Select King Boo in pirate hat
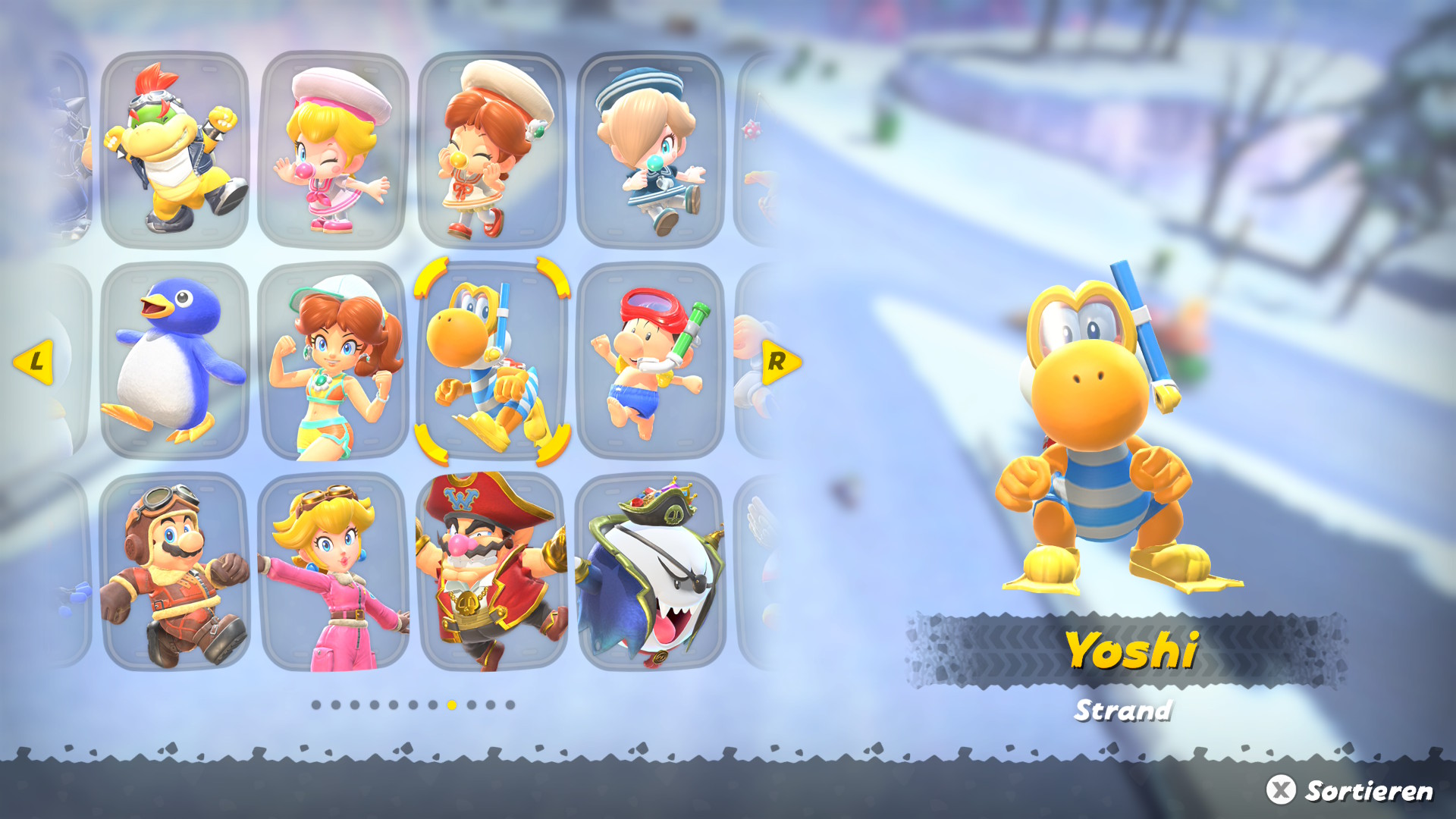 click(x=650, y=572)
